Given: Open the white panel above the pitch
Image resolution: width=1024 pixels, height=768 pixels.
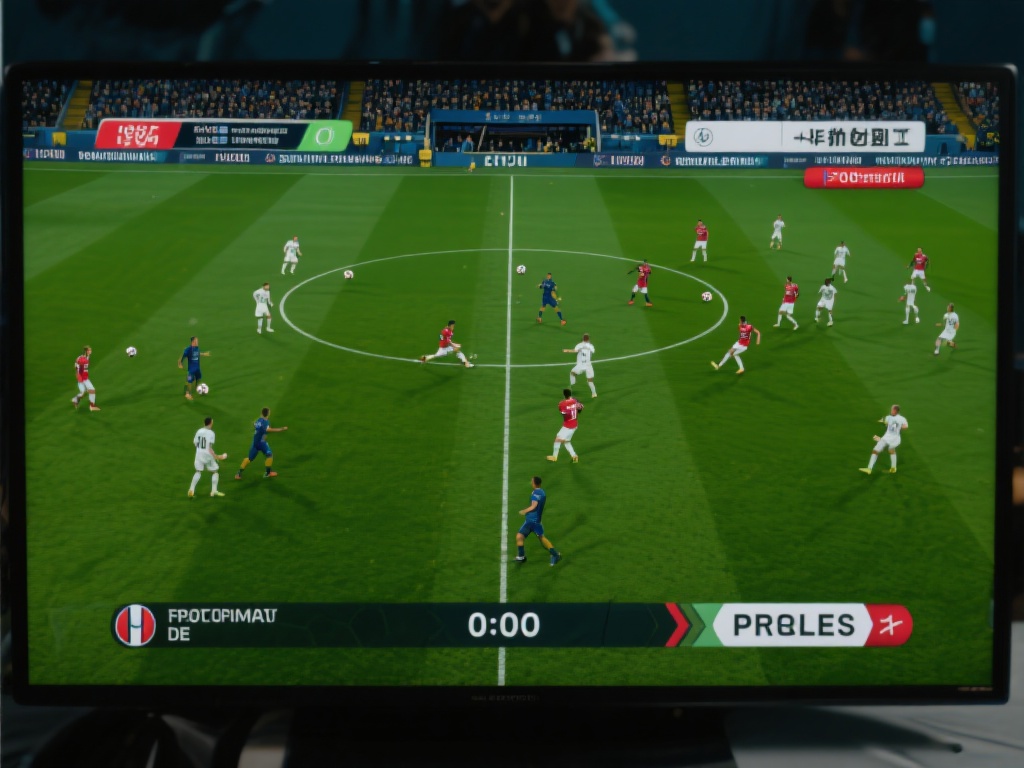Looking at the screenshot, I should [805, 137].
